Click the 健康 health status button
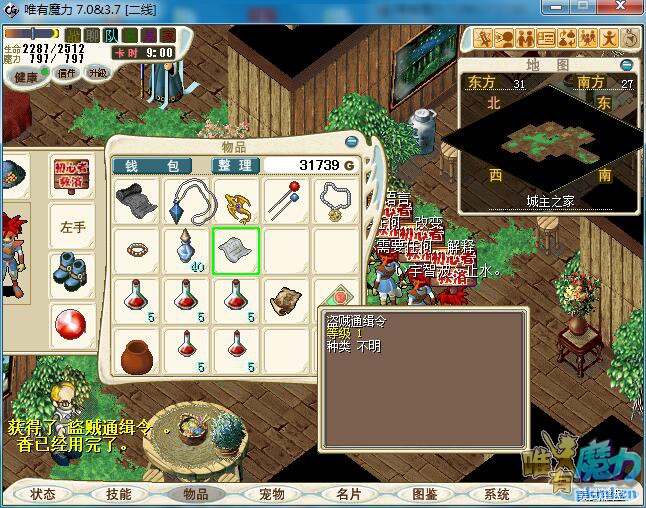This screenshot has width=646, height=508. click(27, 76)
